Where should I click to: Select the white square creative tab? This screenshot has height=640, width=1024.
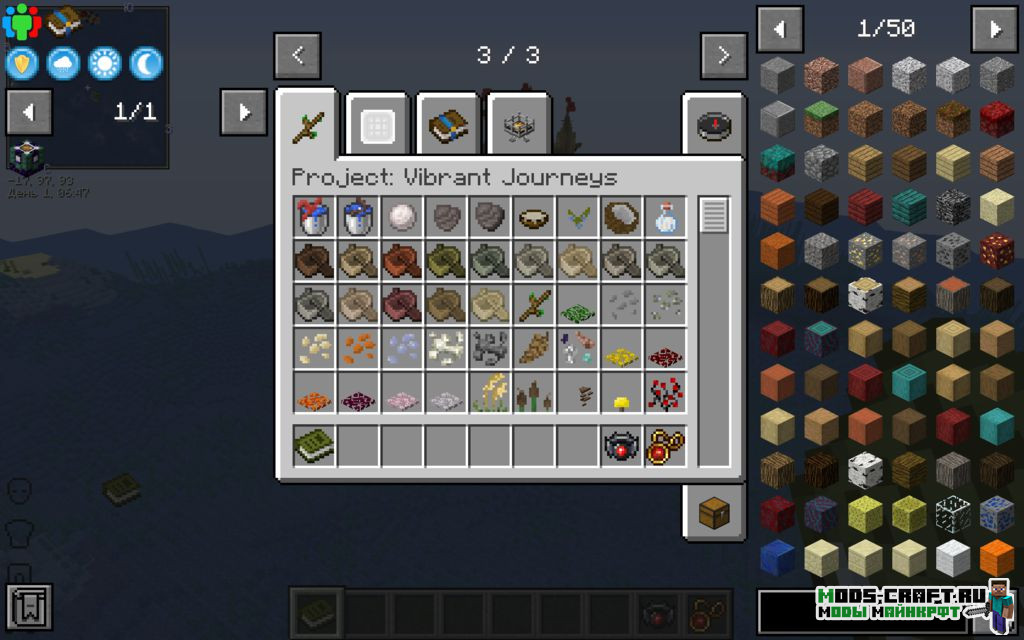click(379, 126)
